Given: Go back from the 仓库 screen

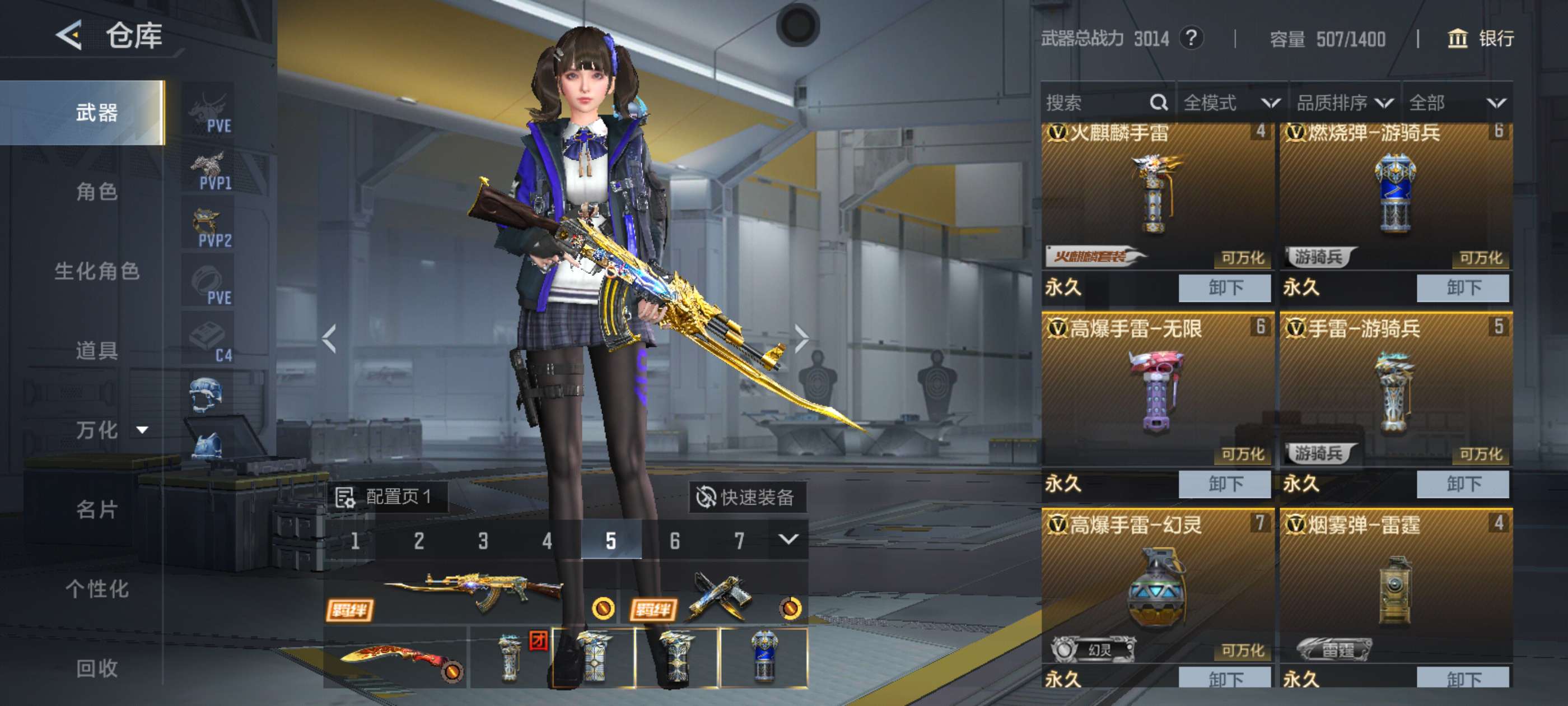Looking at the screenshot, I should (69, 35).
